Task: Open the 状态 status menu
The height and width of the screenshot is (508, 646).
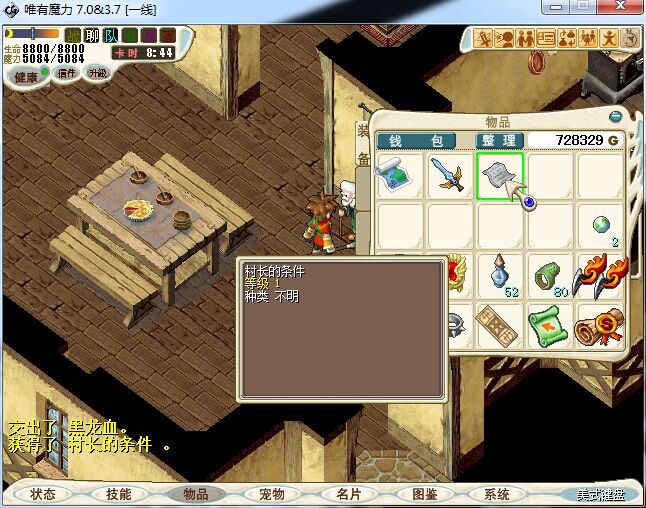Action: coord(43,494)
